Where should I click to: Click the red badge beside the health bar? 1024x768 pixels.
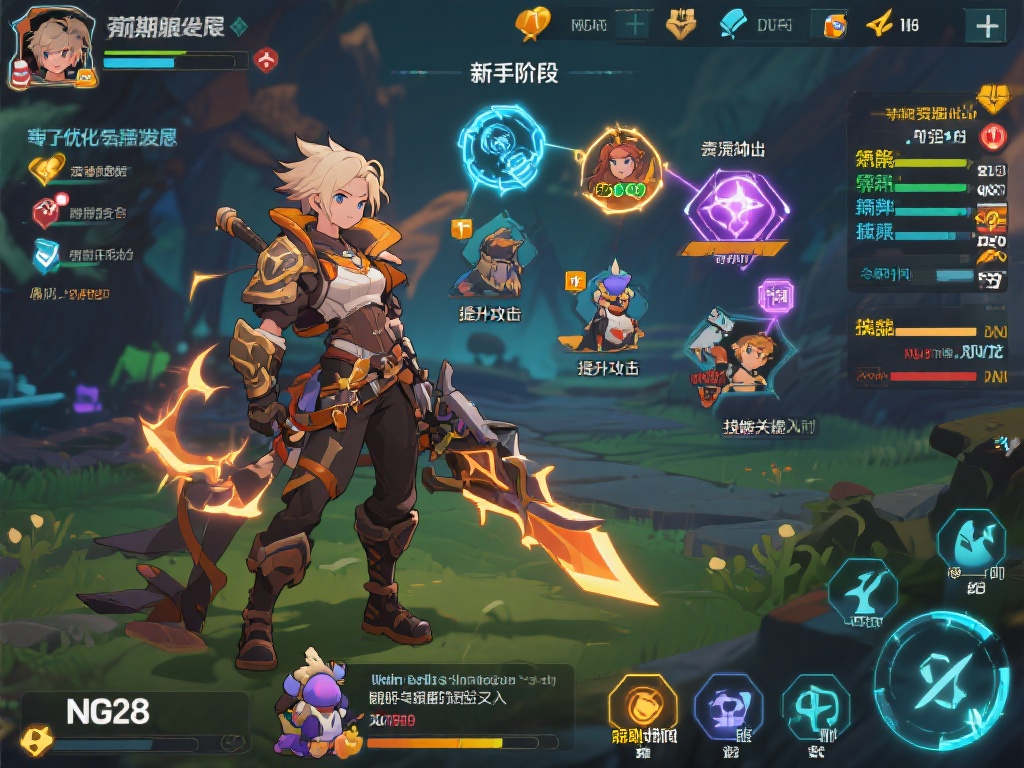266,60
